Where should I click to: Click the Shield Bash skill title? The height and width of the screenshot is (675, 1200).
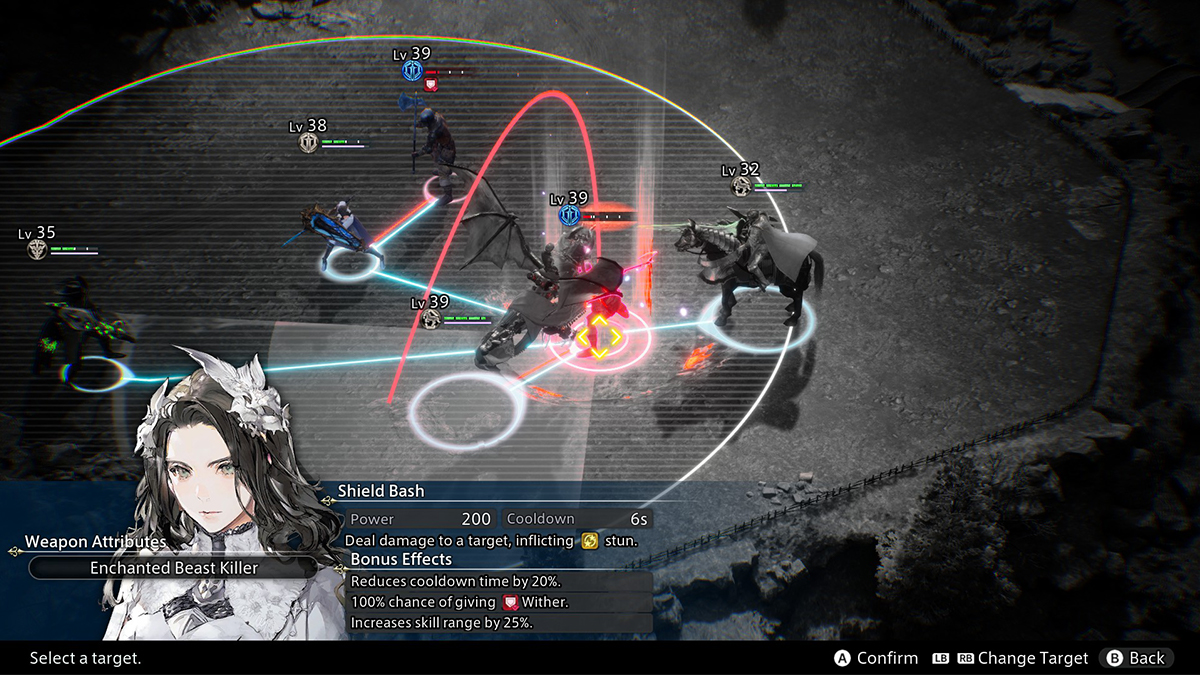click(x=381, y=491)
